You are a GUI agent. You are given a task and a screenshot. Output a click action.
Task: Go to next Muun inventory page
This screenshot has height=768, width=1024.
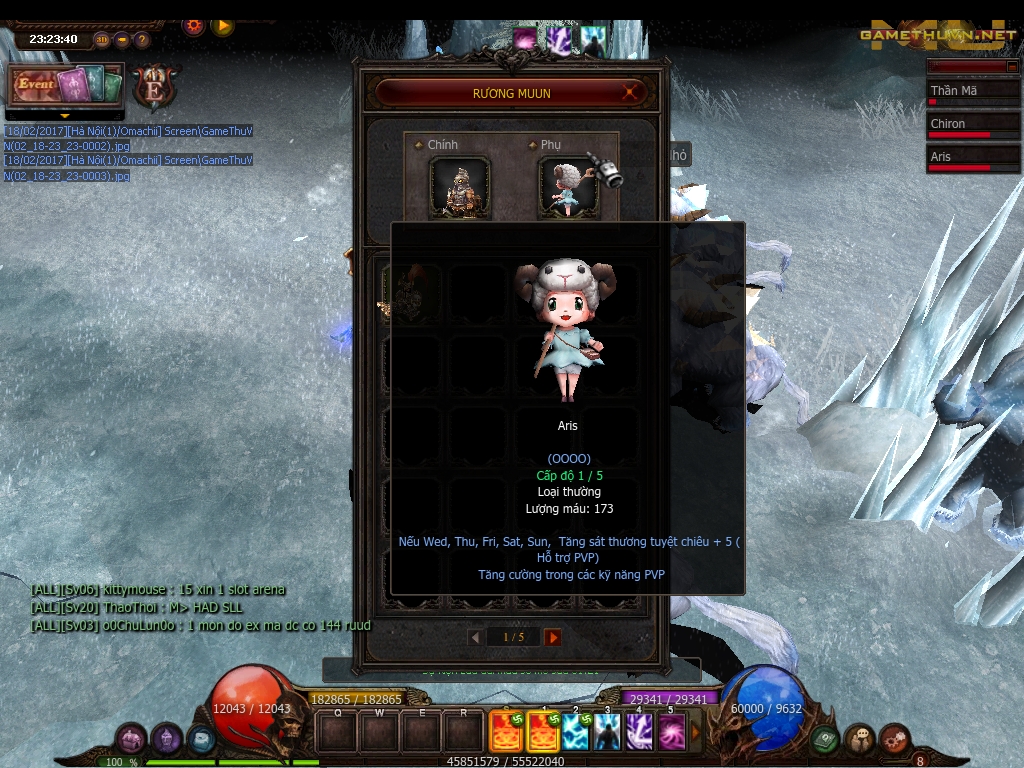click(553, 637)
